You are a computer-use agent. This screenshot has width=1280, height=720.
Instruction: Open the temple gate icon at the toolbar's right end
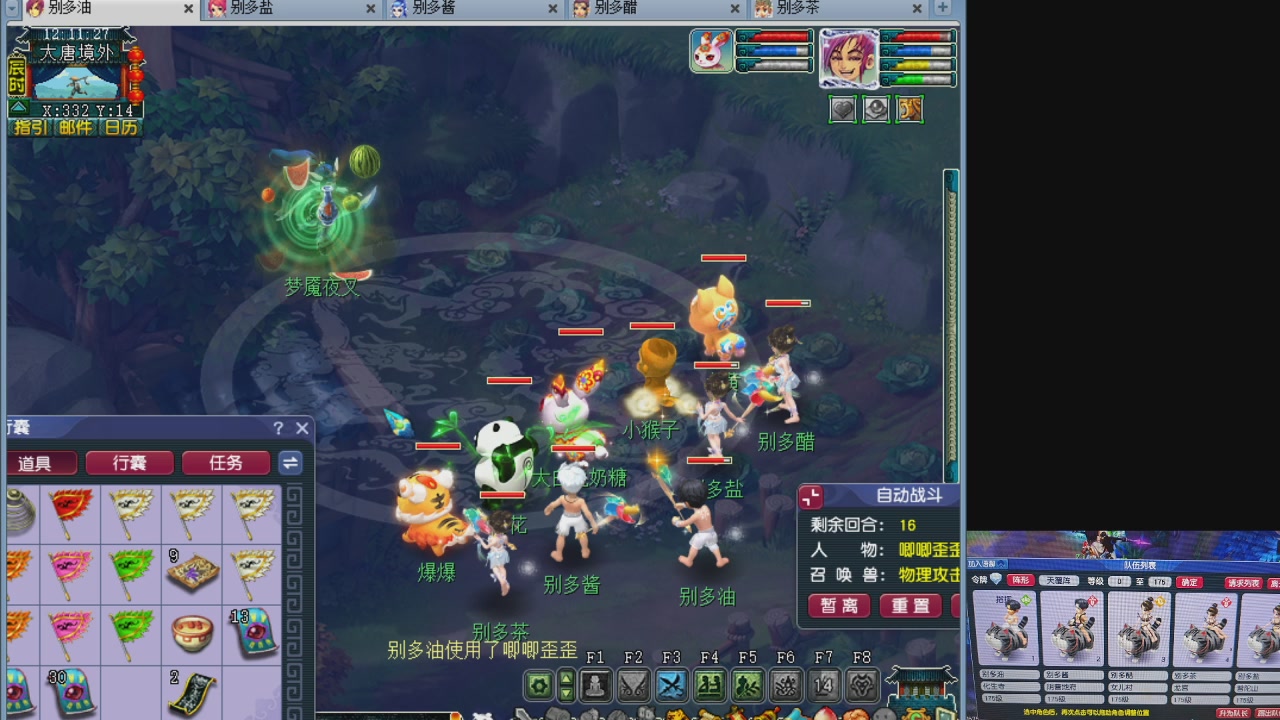[x=920, y=687]
